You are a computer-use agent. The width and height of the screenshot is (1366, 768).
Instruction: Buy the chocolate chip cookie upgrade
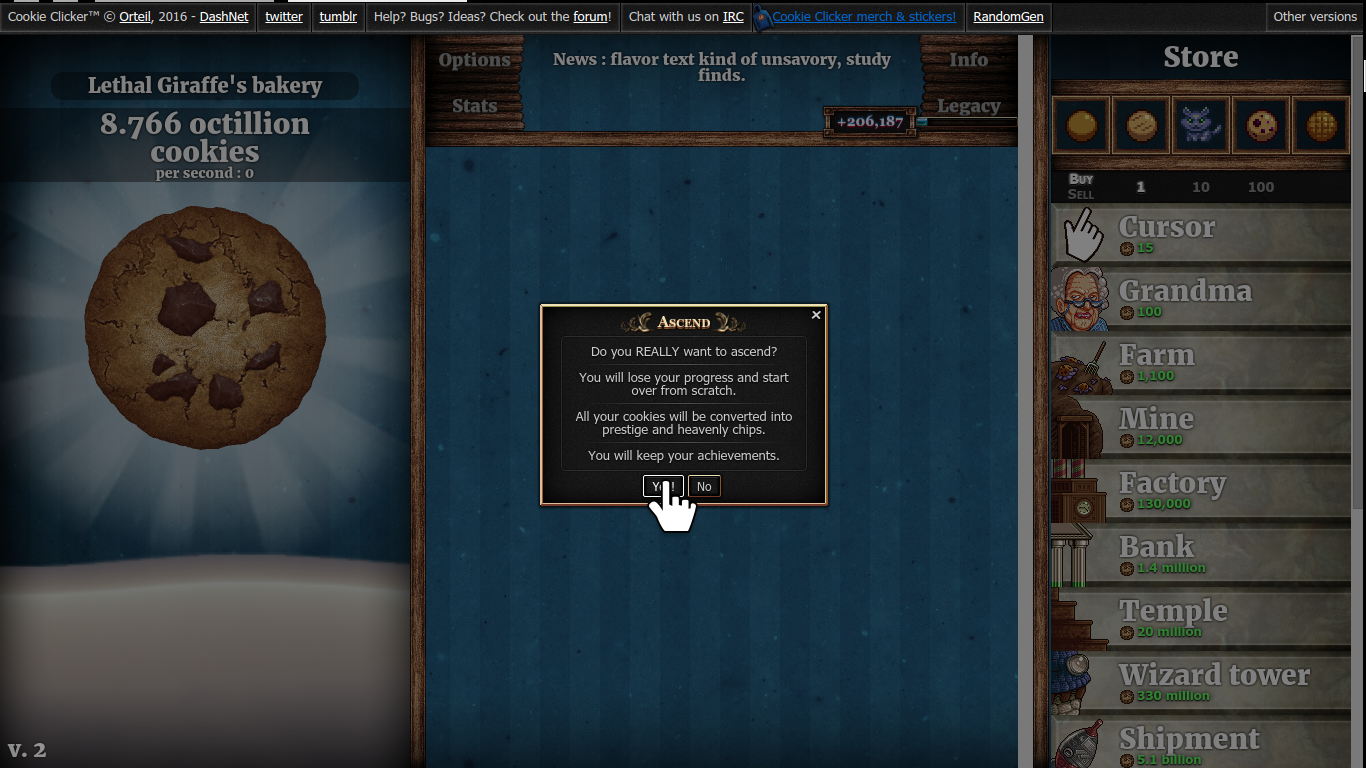point(1260,125)
